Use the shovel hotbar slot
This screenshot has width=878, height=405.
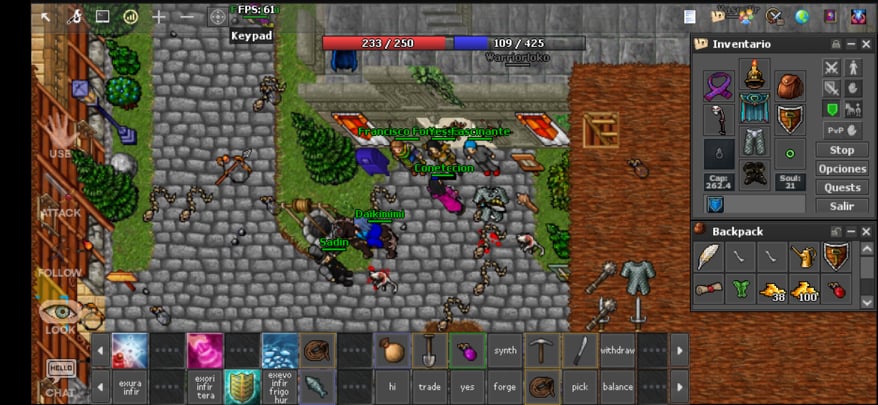[428, 351]
